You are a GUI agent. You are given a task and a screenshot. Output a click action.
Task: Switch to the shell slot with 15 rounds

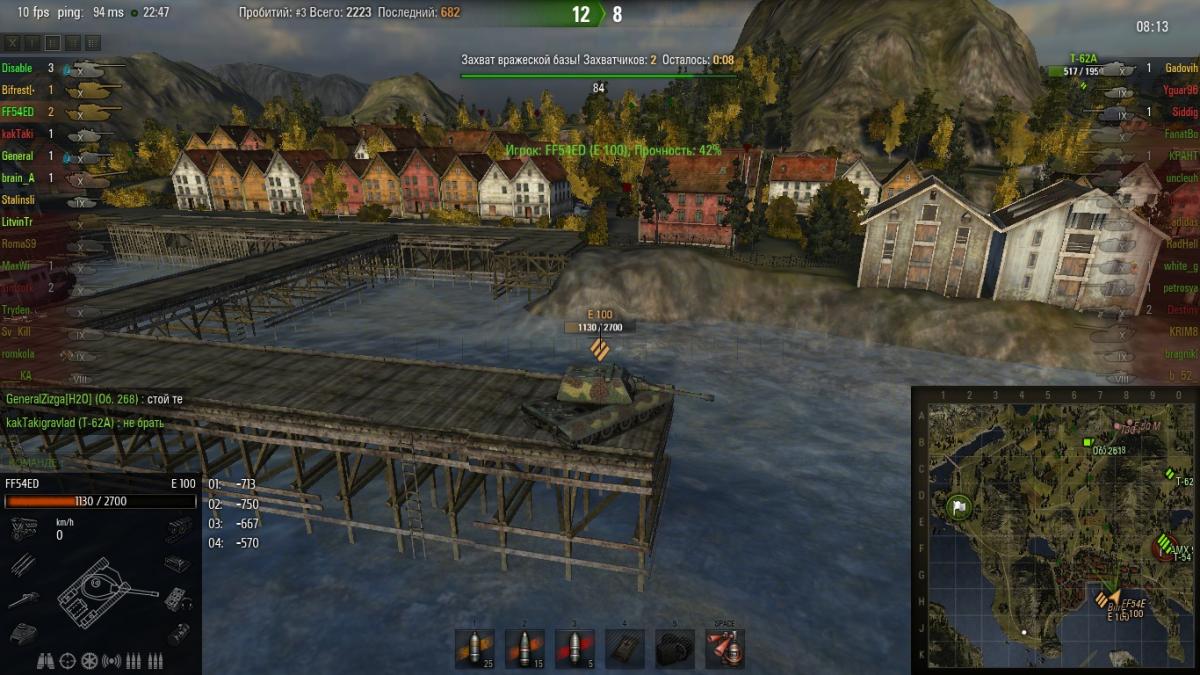(525, 648)
